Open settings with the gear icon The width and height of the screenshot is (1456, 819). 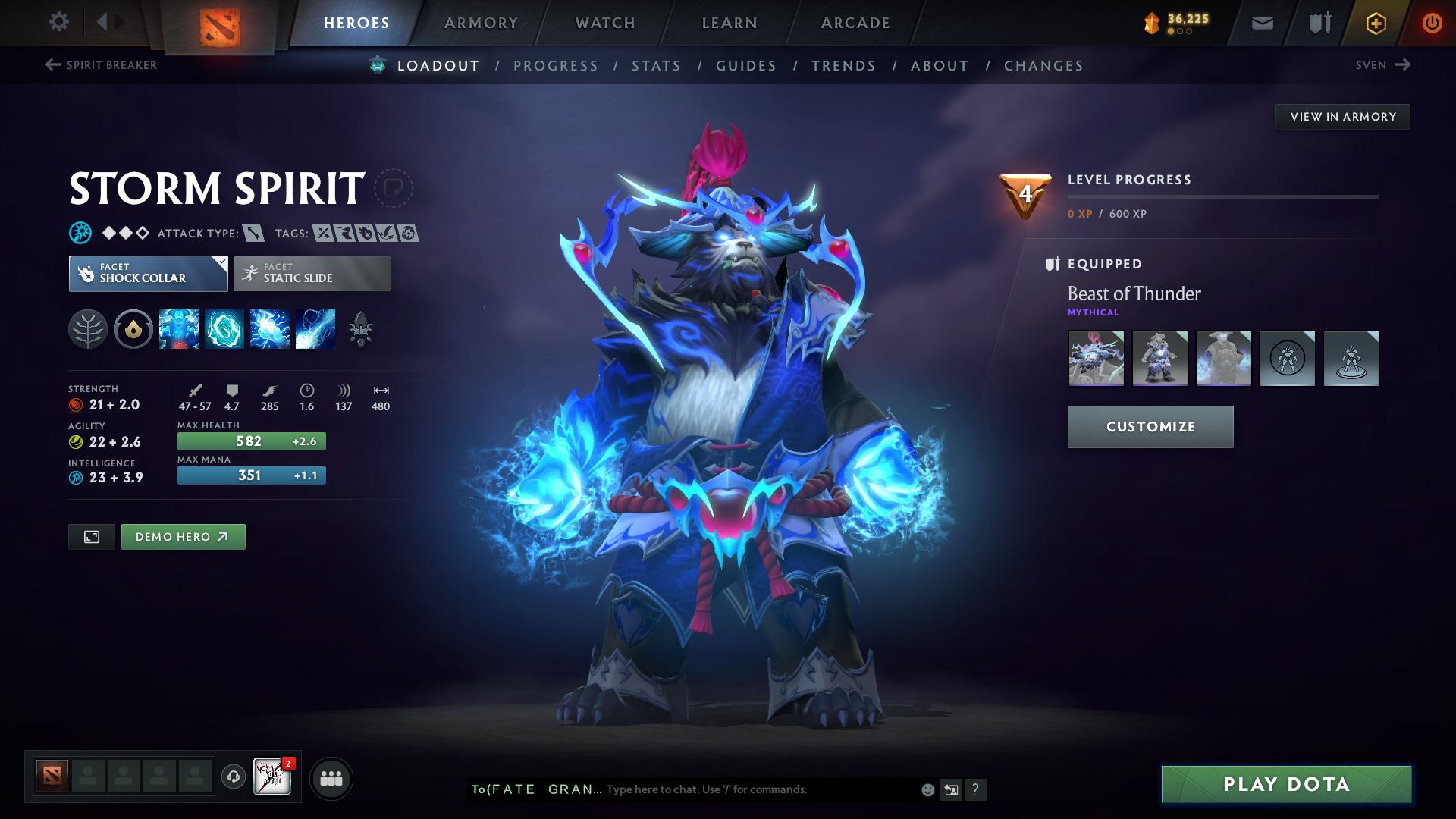(x=59, y=23)
